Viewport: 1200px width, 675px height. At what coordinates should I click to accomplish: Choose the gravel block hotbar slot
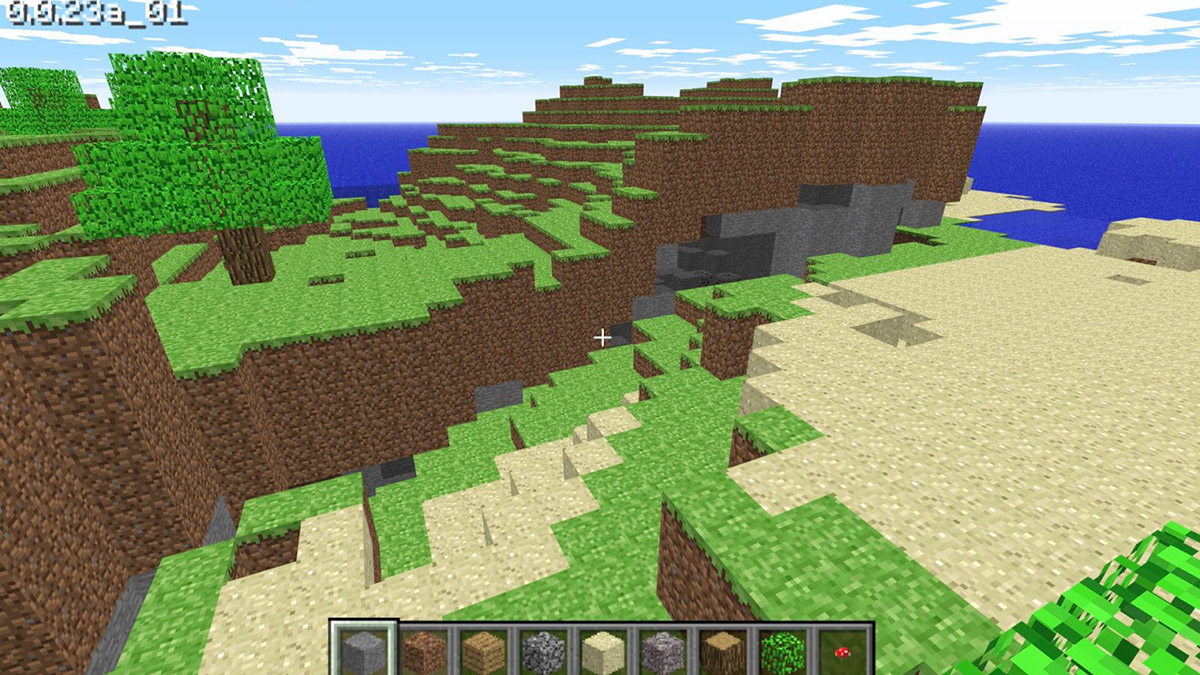point(662,651)
